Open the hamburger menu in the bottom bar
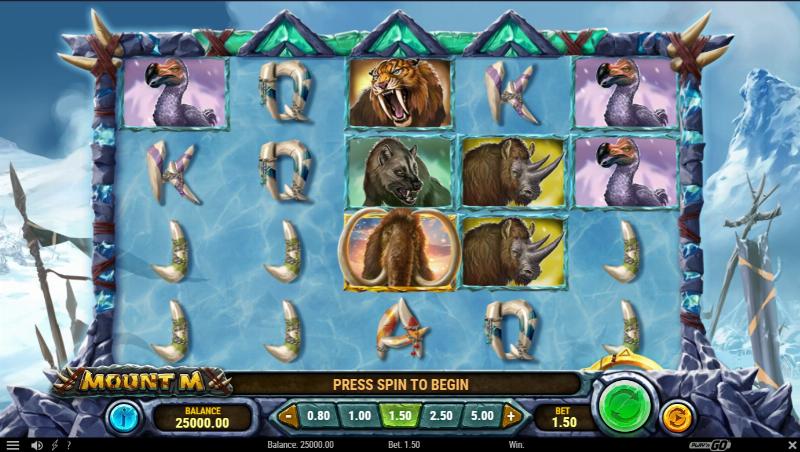Image resolution: width=800 pixels, height=452 pixels. tap(13, 445)
